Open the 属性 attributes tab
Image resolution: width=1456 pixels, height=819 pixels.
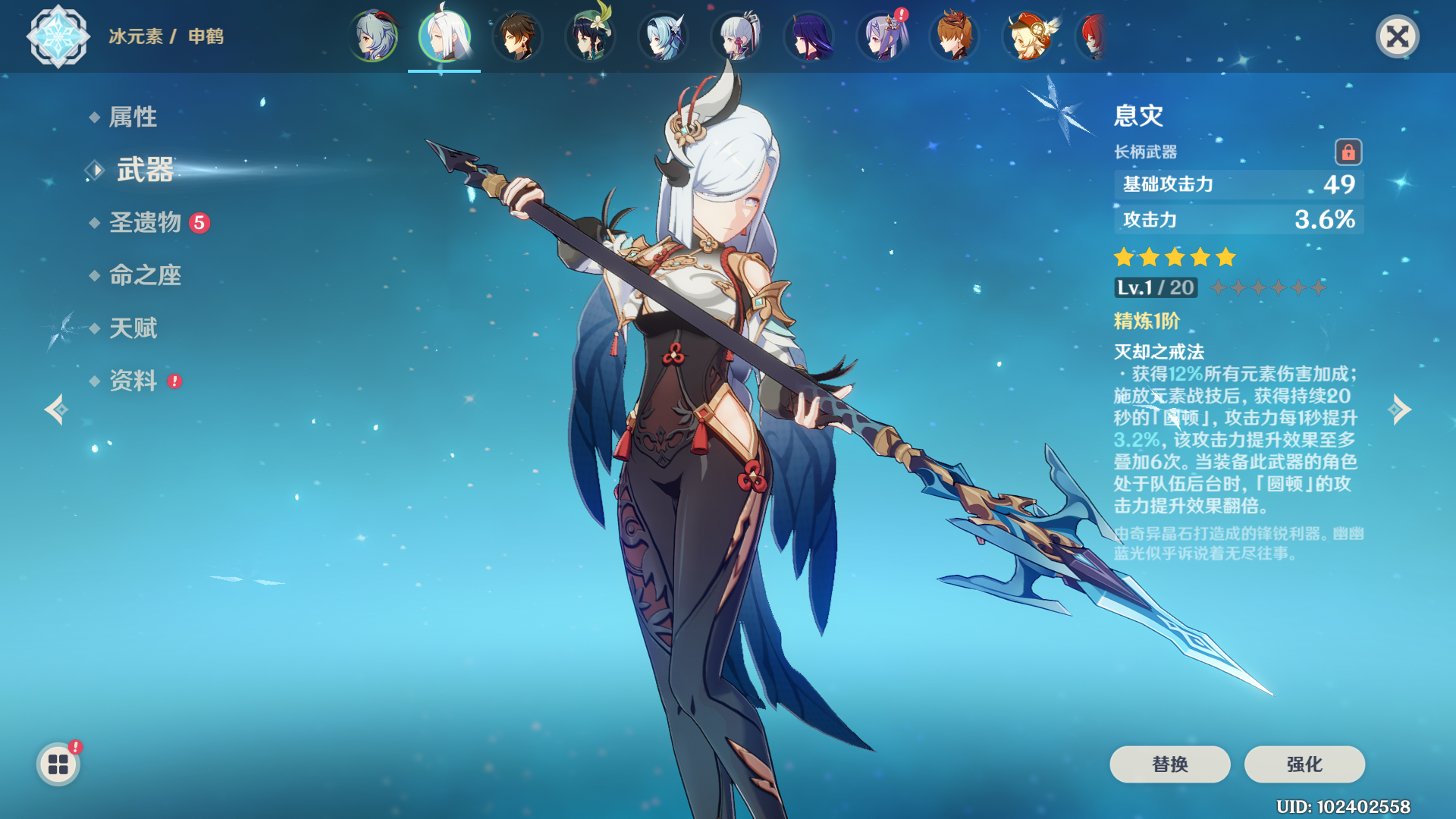coord(133,117)
